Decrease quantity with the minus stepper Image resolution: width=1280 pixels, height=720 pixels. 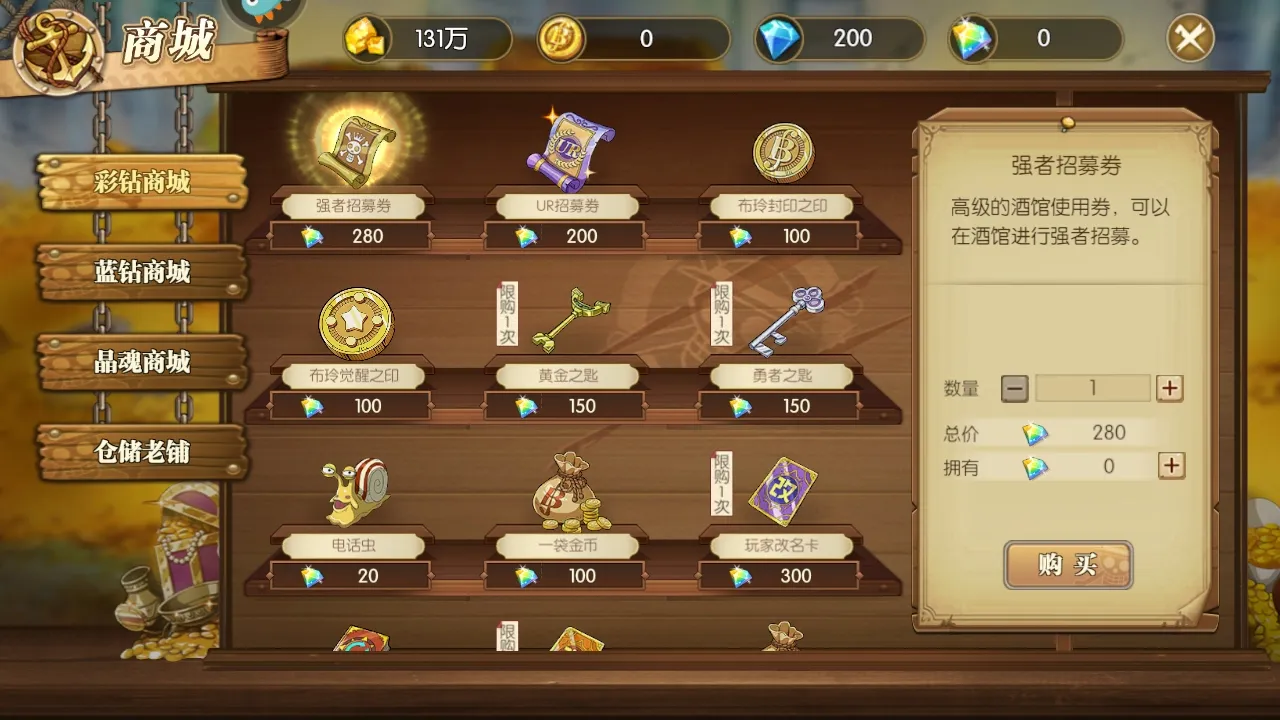pos(1013,388)
